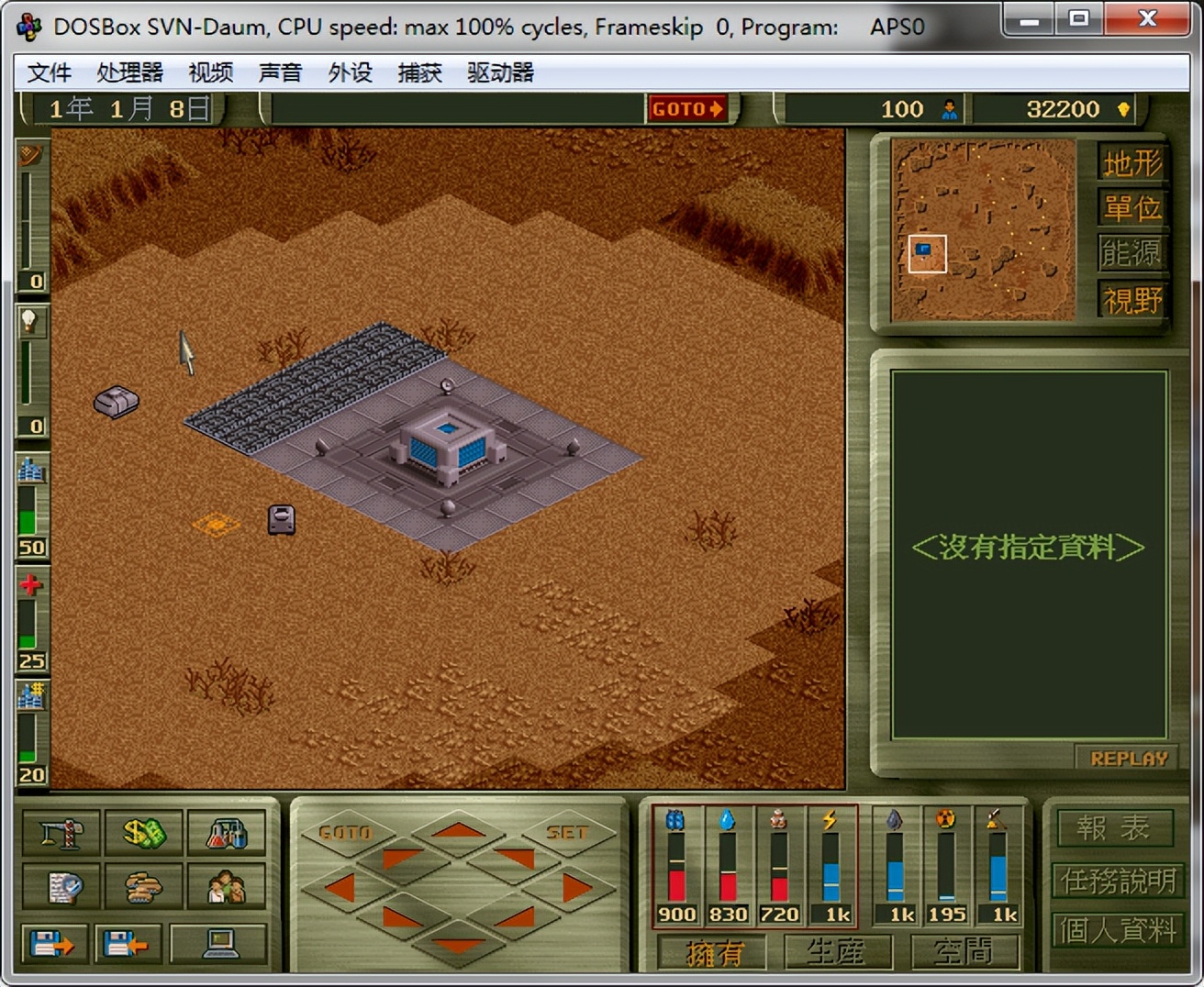Open the dollar-bills finance icon
The height and width of the screenshot is (987, 1204).
tap(143, 833)
